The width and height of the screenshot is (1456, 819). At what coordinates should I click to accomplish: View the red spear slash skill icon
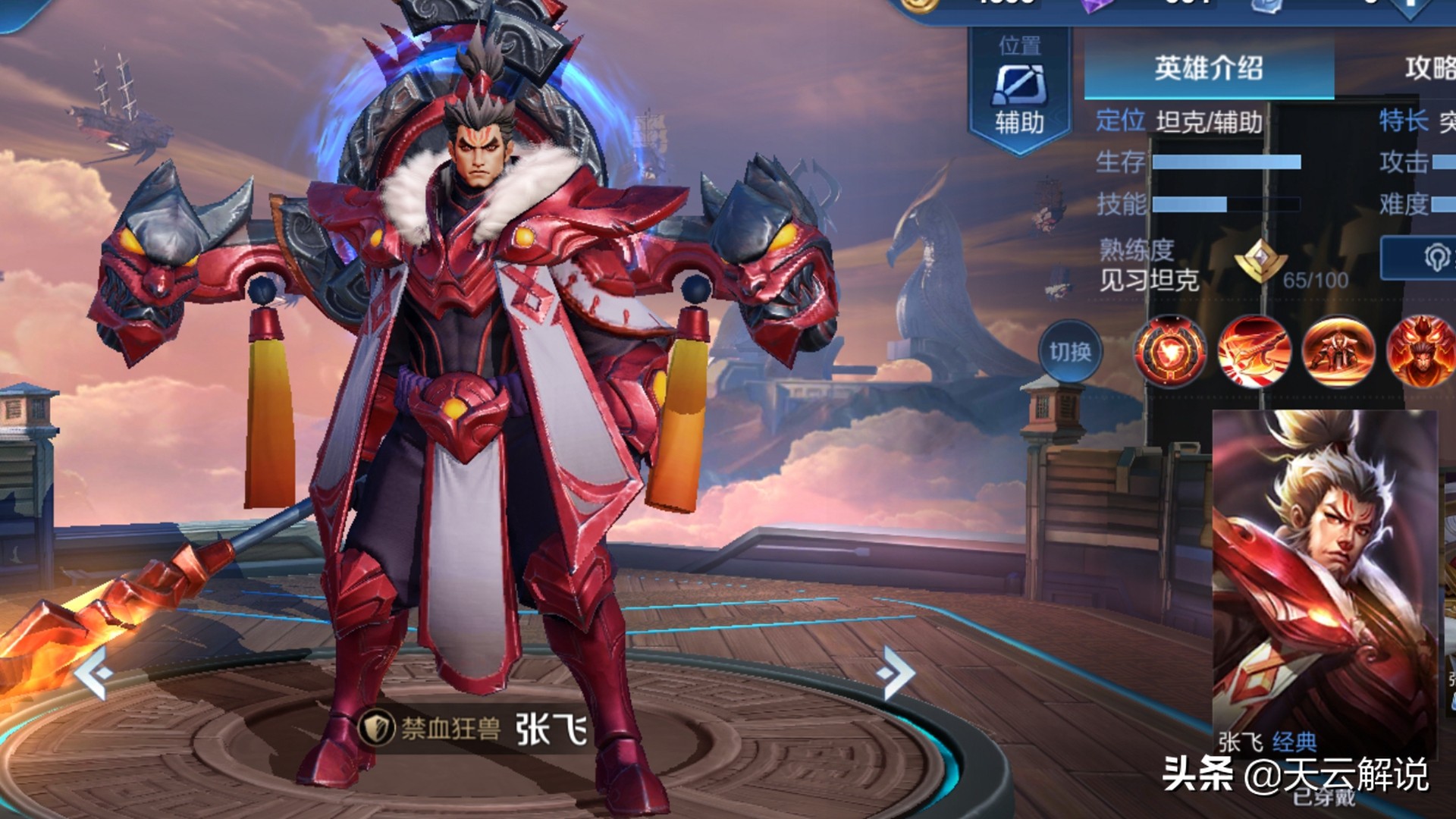coord(1254,352)
